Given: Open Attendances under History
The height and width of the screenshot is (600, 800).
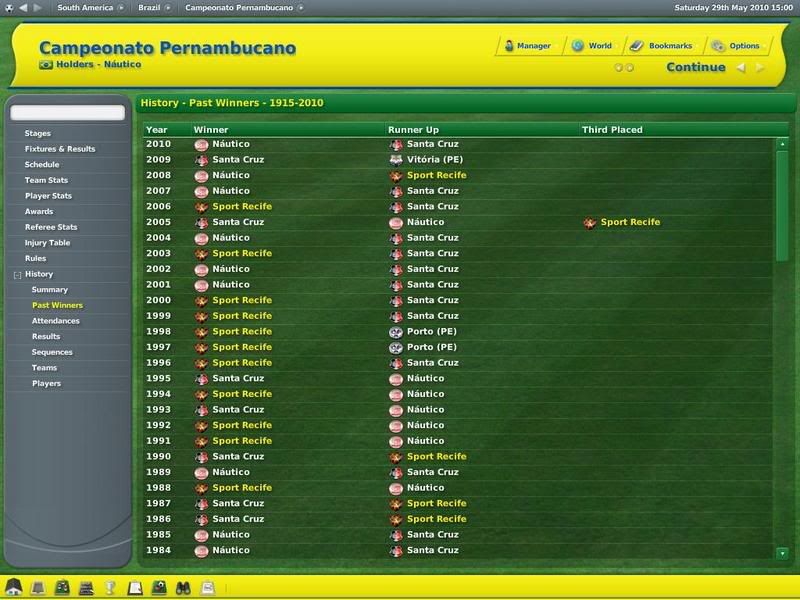Looking at the screenshot, I should [x=56, y=321].
